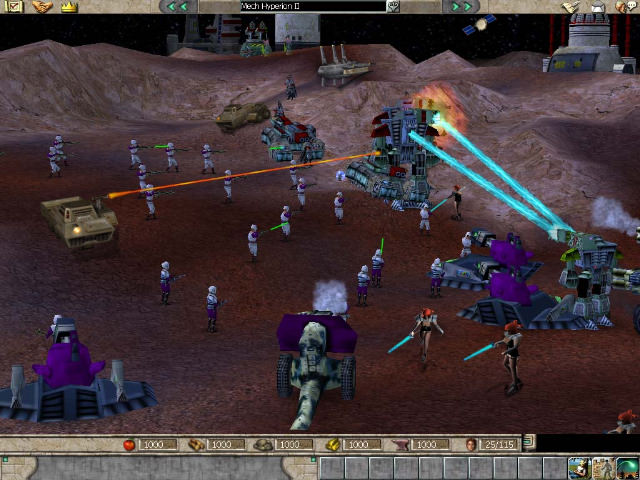Click the skull icon beside the unit name

coord(394,7)
